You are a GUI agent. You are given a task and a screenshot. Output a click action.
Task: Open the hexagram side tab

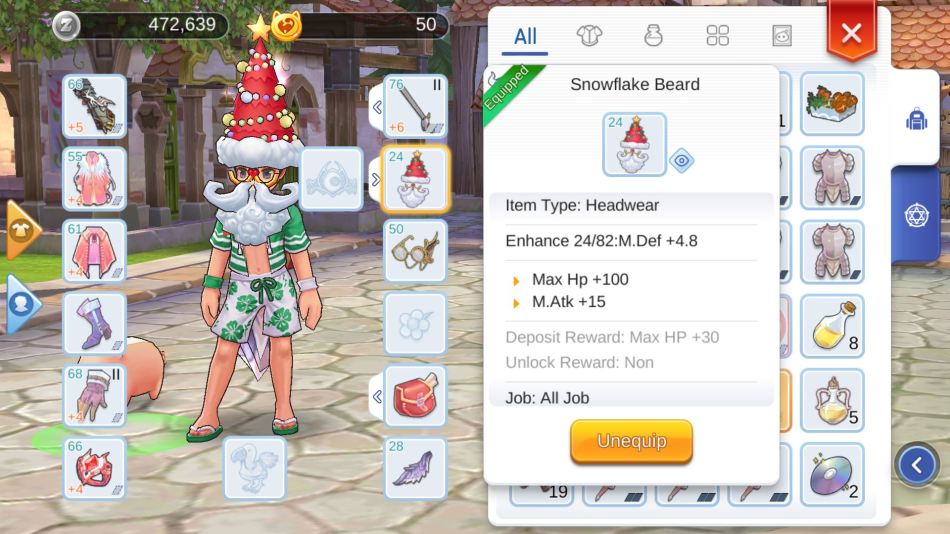tap(916, 213)
